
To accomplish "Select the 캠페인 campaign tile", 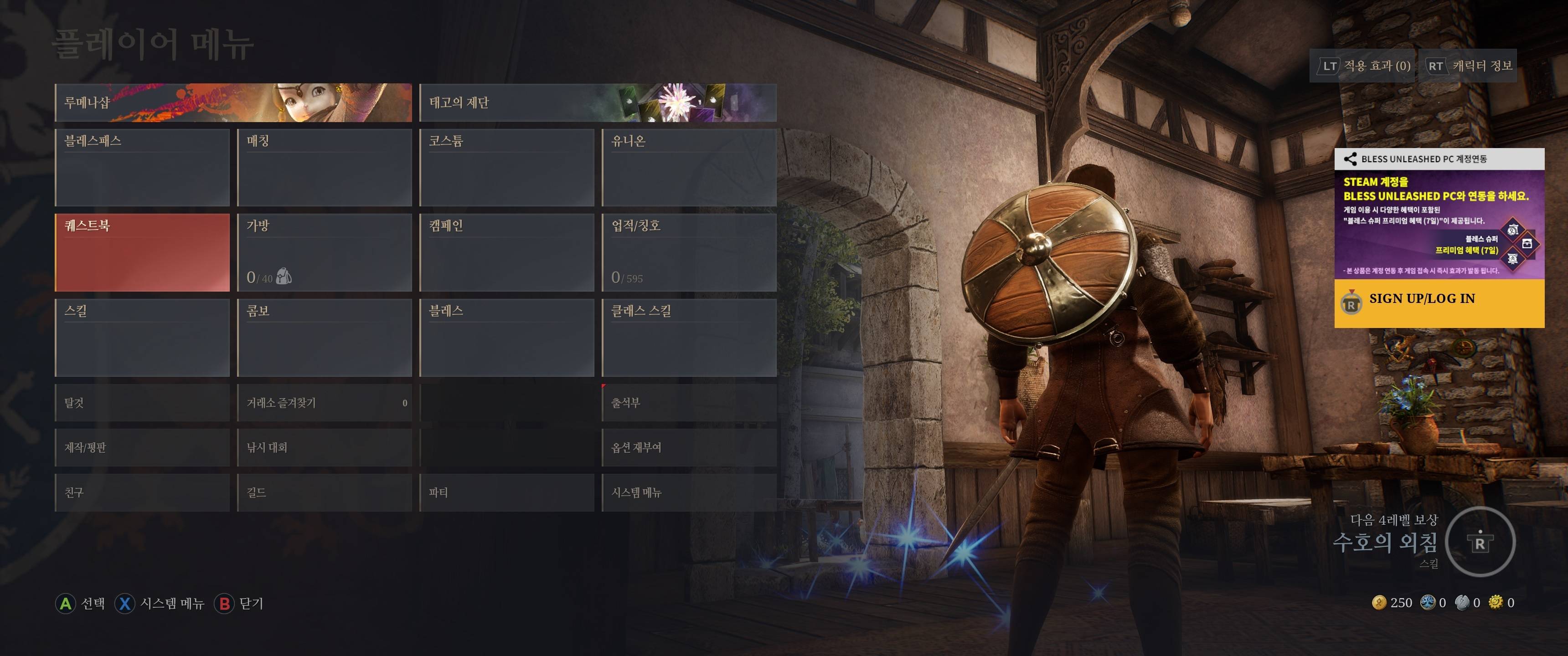I will coord(506,252).
